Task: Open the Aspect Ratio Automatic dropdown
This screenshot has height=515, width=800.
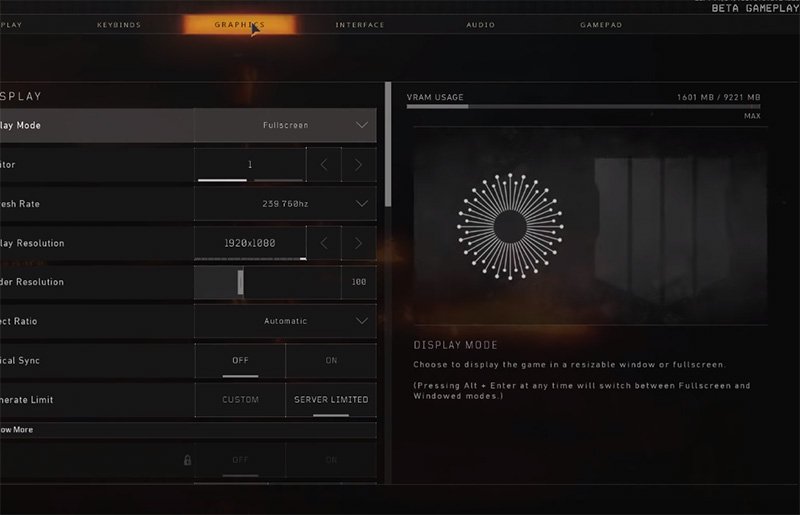Action: (285, 321)
